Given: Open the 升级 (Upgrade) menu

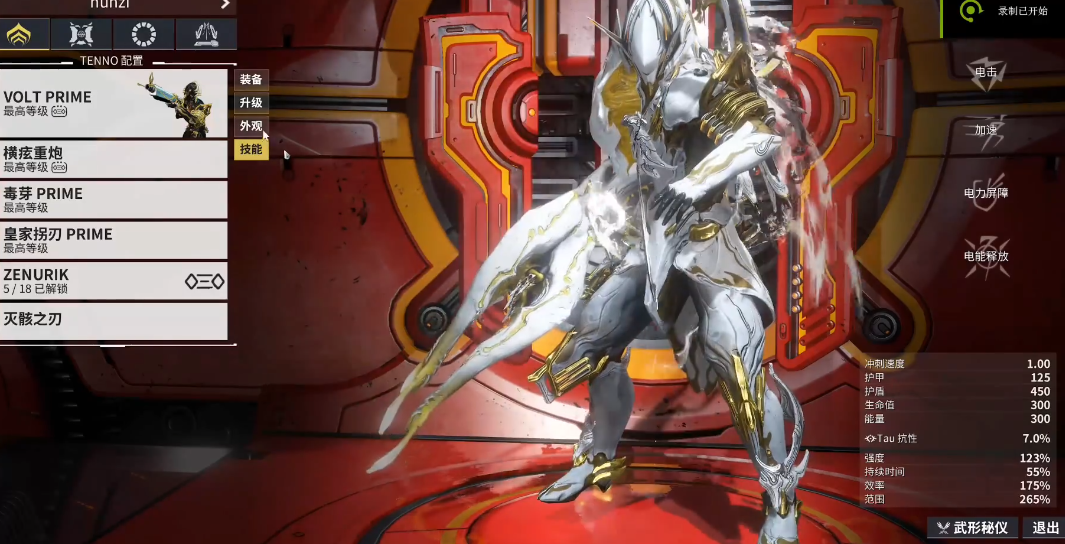Looking at the screenshot, I should pos(251,103).
